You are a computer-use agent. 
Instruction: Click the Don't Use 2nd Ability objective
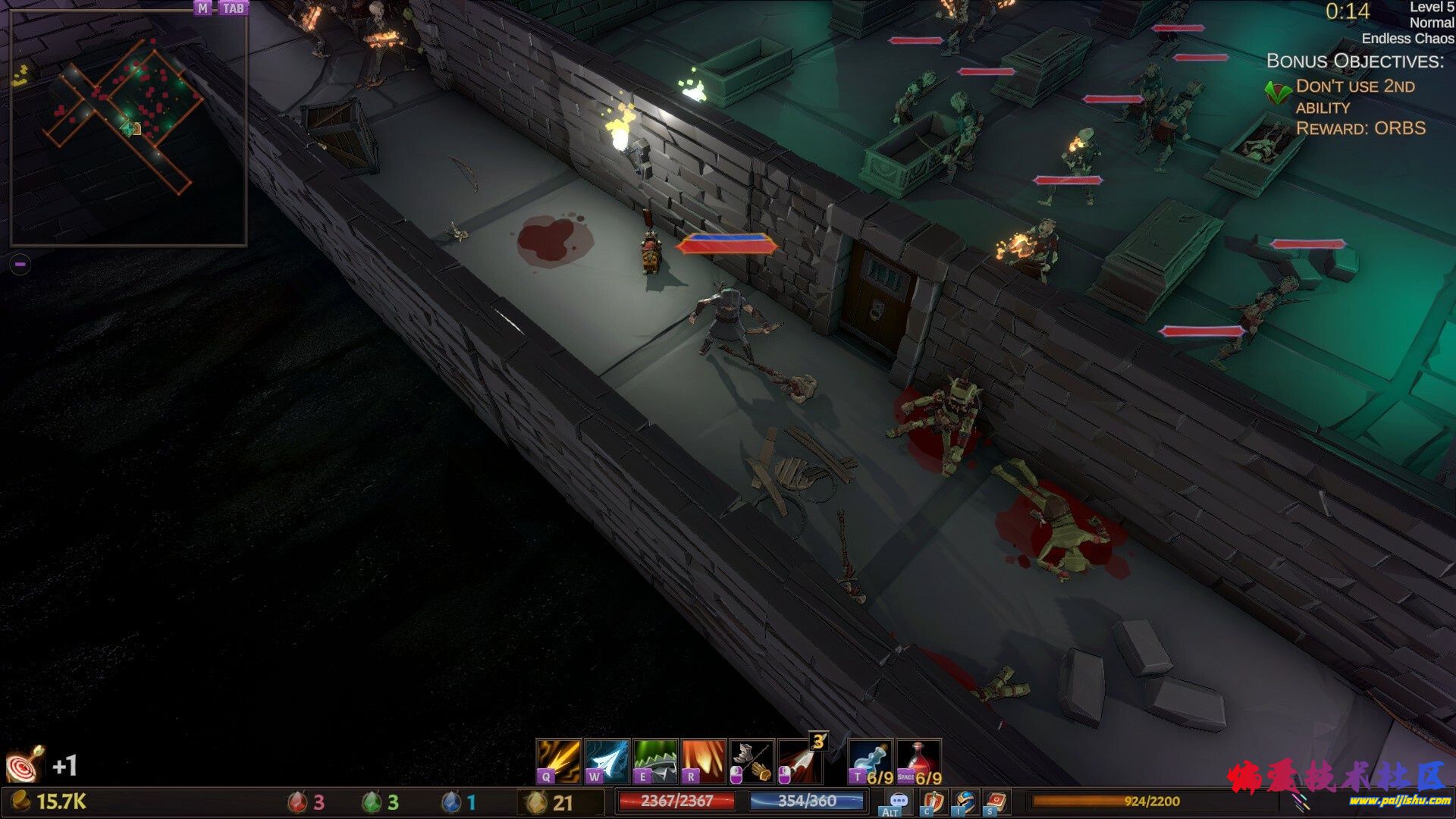pyautogui.click(x=1354, y=96)
